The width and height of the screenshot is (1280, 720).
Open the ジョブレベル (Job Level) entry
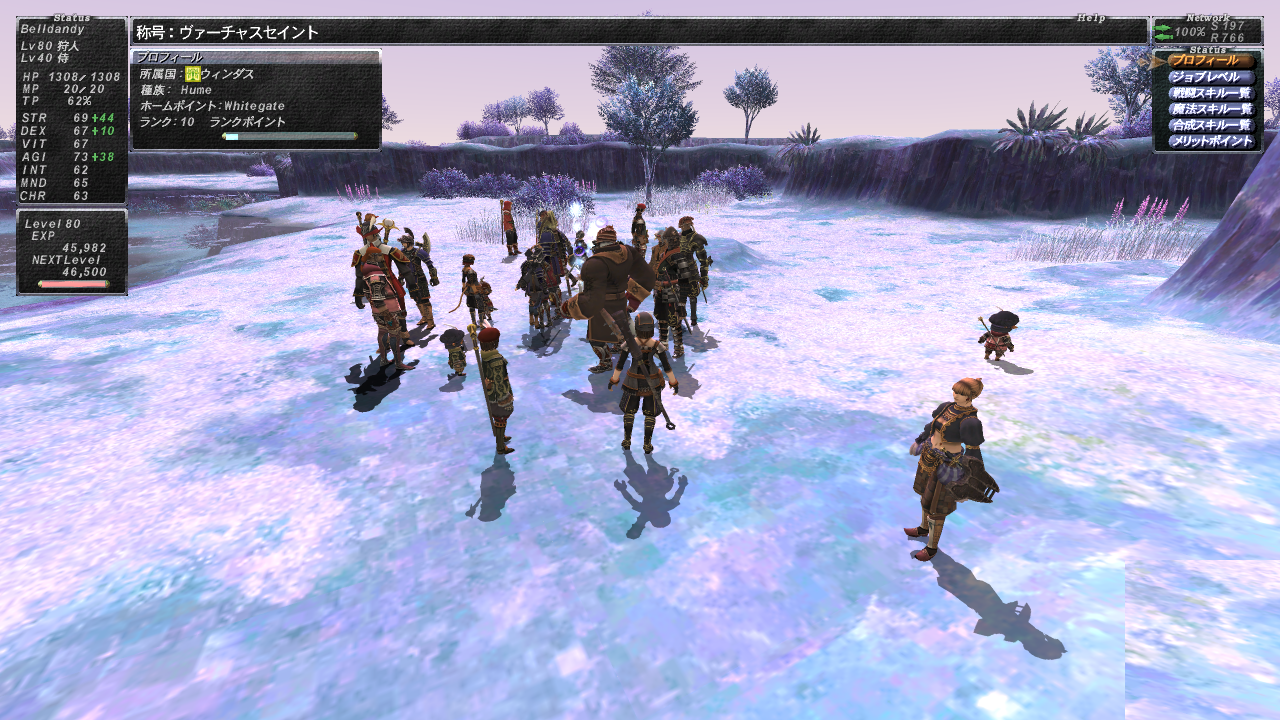(x=1210, y=77)
